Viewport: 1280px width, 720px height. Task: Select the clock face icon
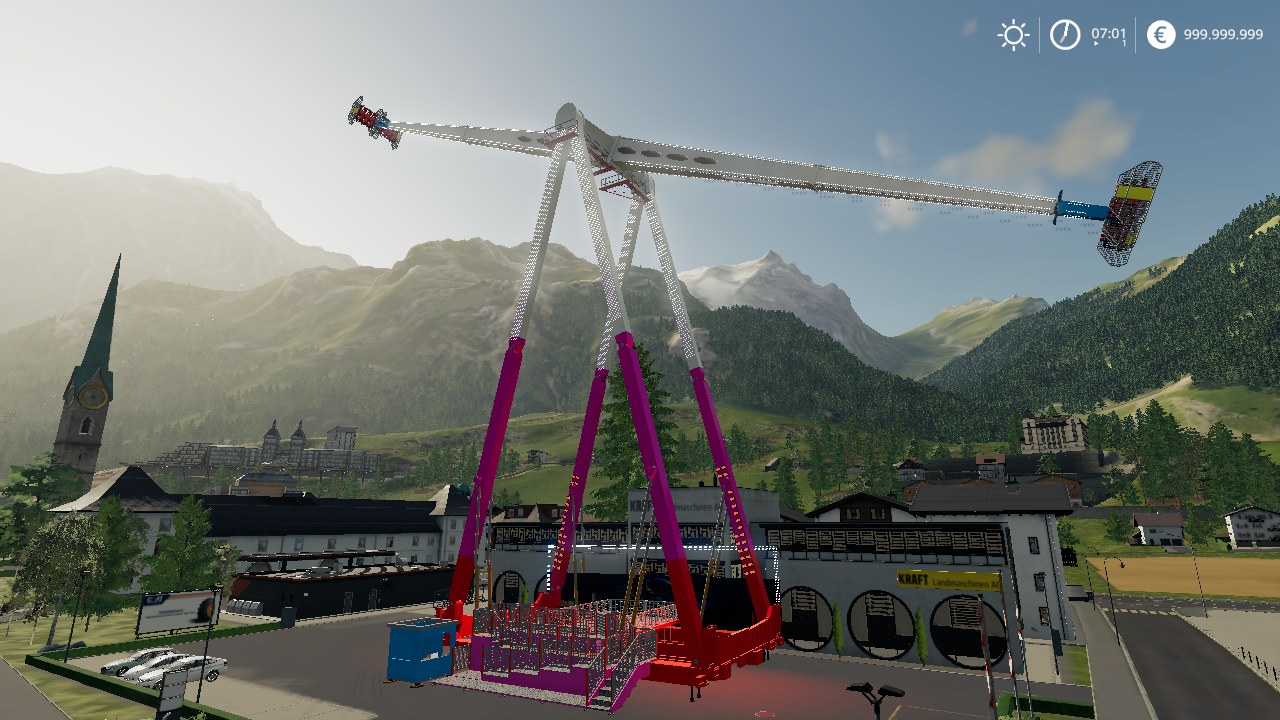pyautogui.click(x=1063, y=33)
